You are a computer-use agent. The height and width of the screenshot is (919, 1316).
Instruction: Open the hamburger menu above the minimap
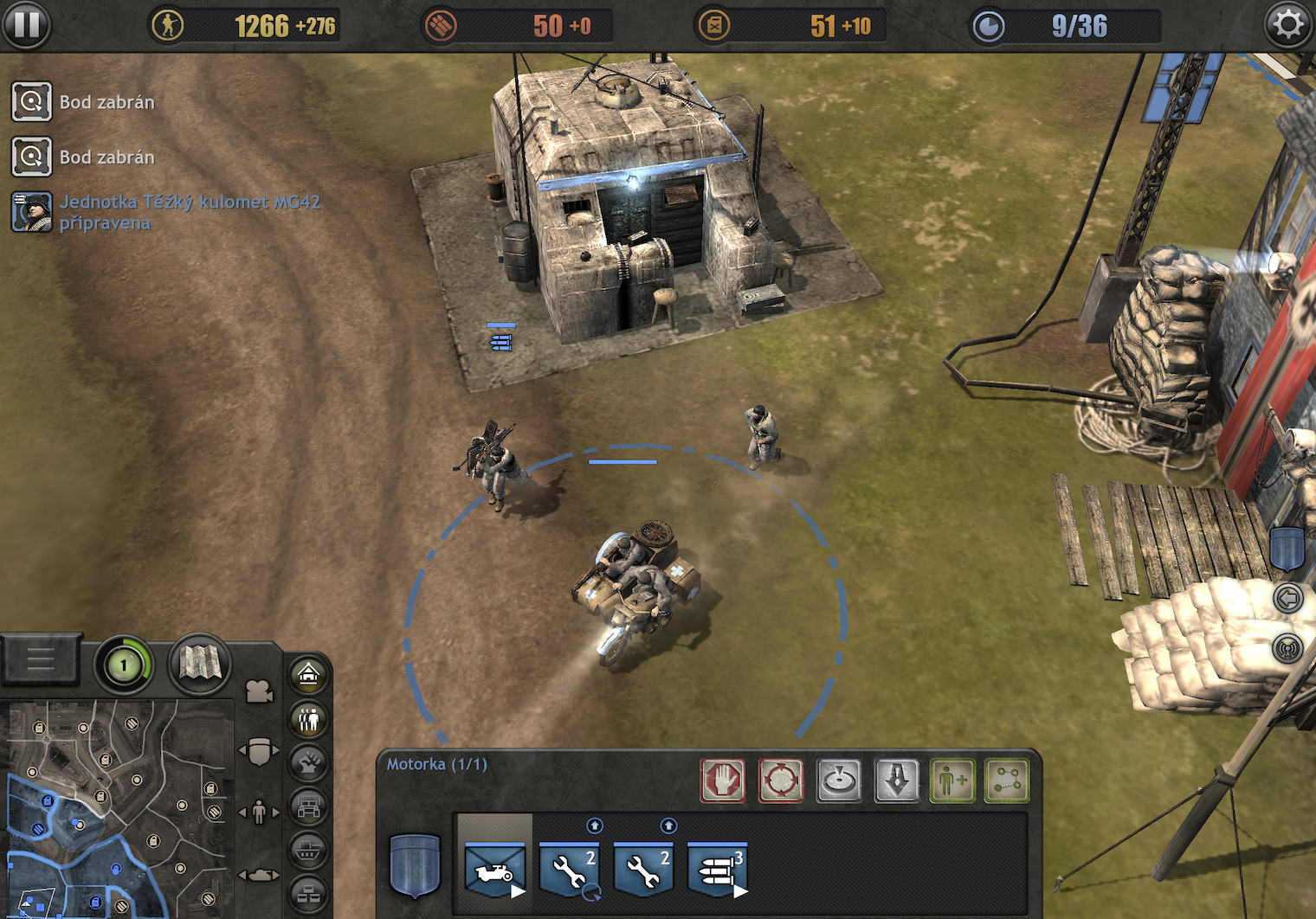(x=41, y=660)
